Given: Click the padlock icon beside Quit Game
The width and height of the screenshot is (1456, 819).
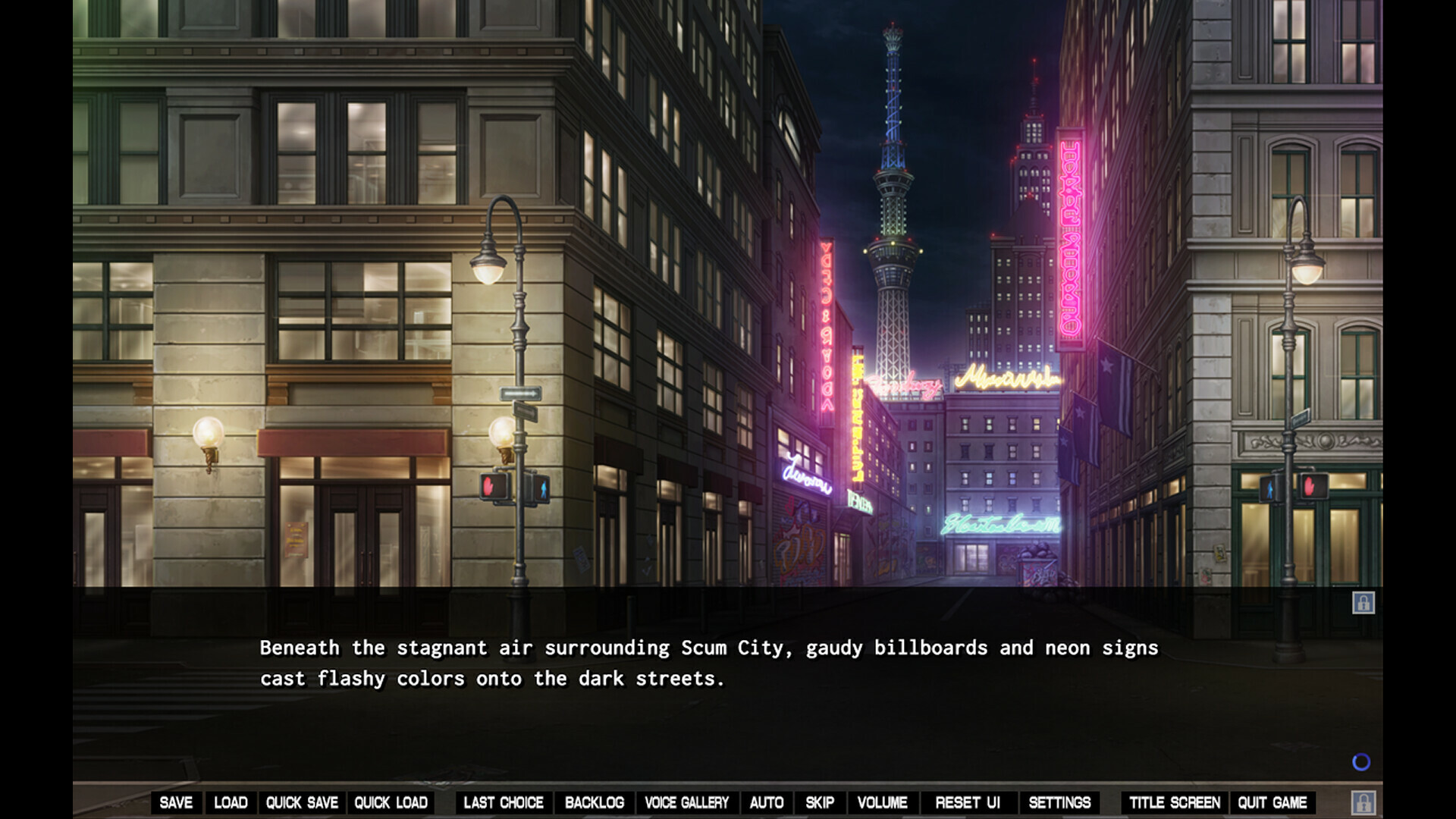Looking at the screenshot, I should click(x=1365, y=802).
